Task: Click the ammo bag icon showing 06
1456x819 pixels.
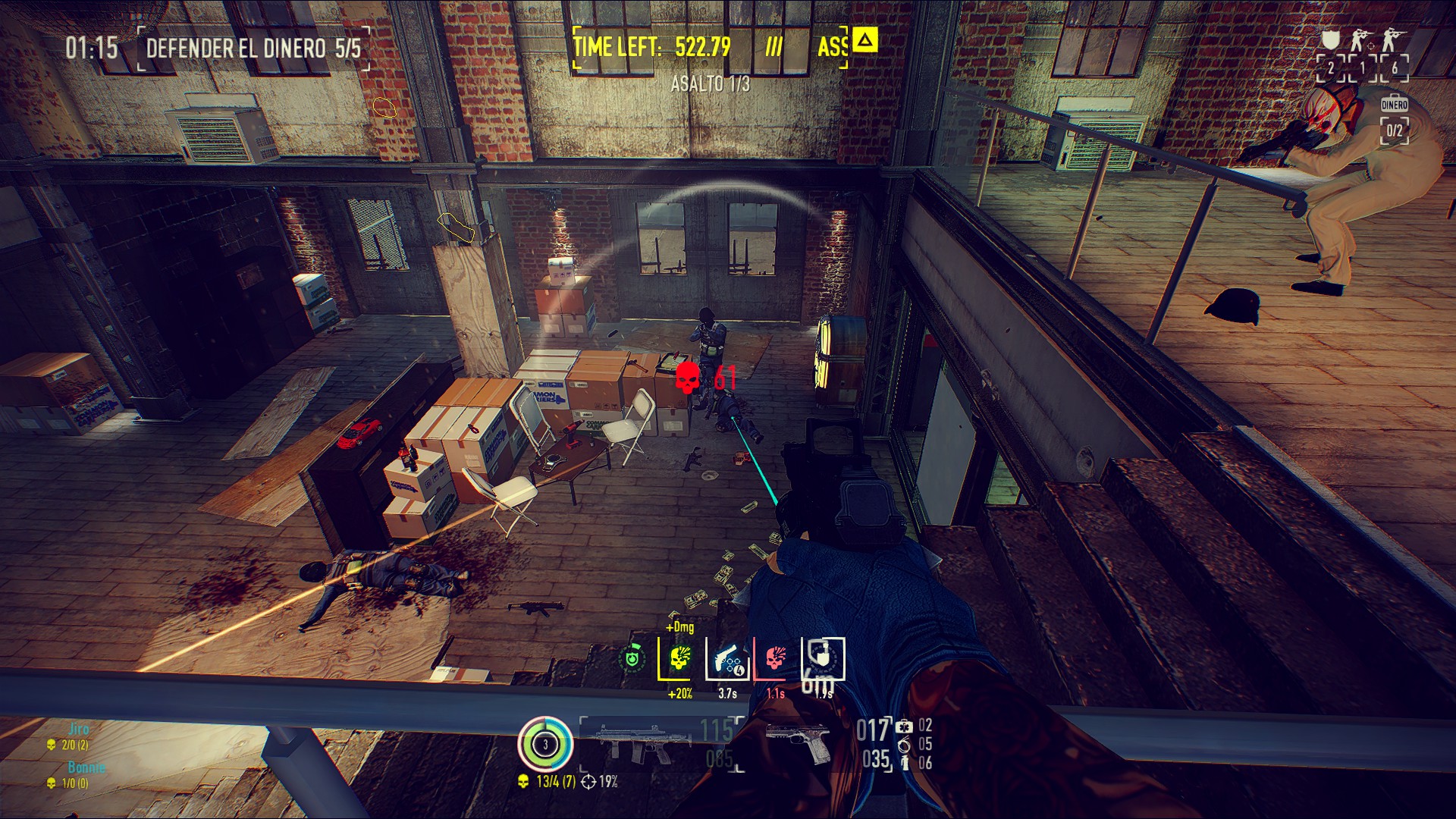Action: 905,764
